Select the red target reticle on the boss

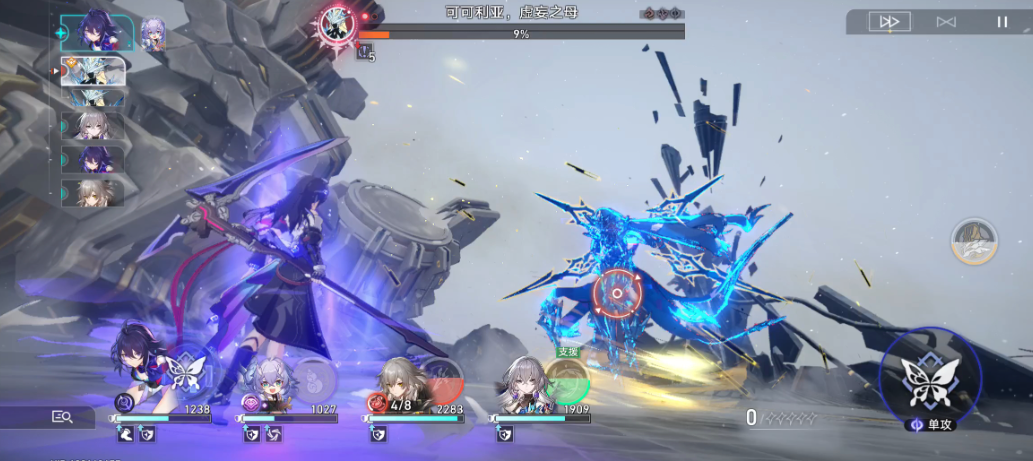(x=616, y=293)
